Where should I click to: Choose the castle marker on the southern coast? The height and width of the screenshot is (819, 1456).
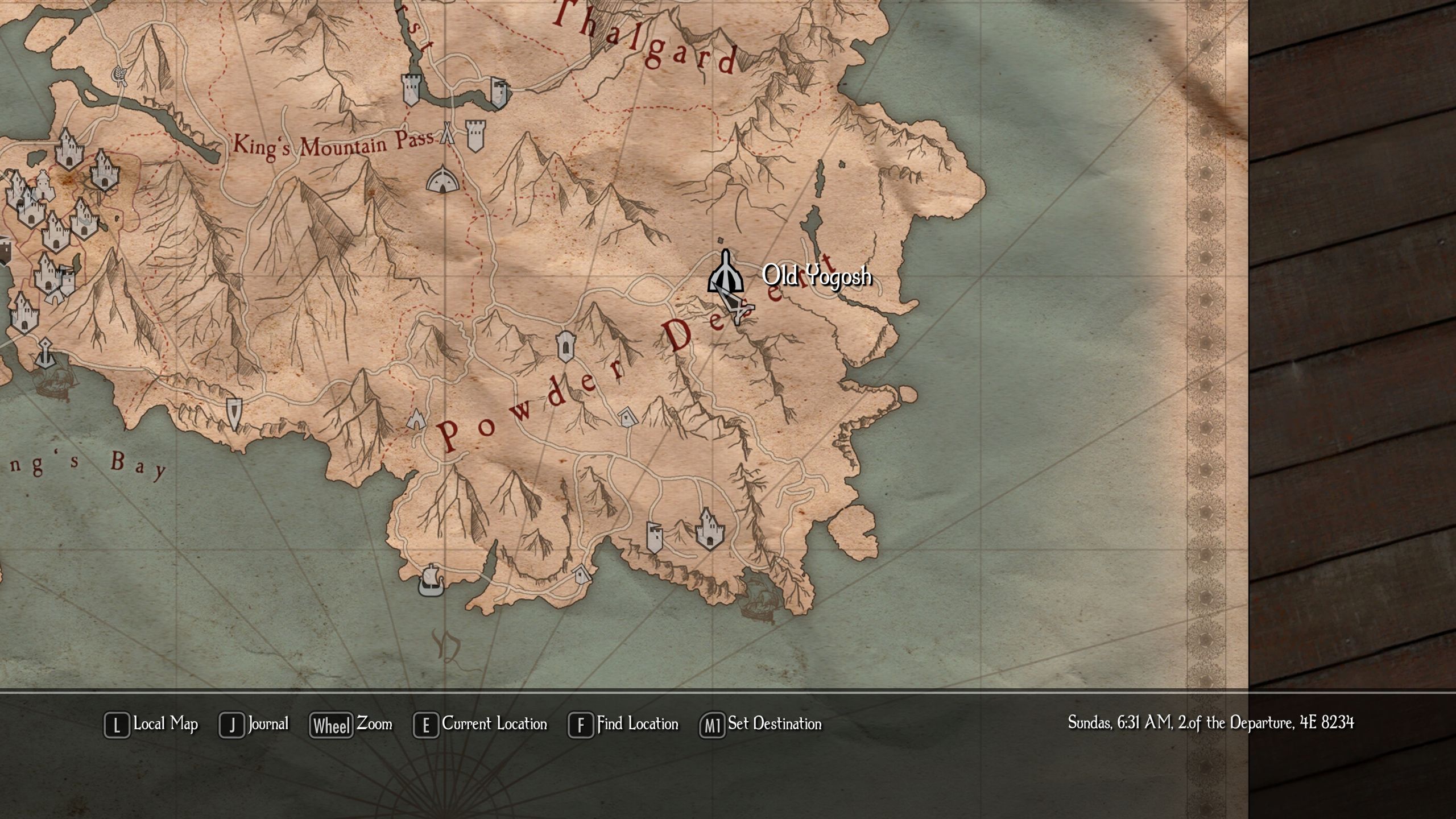[709, 529]
